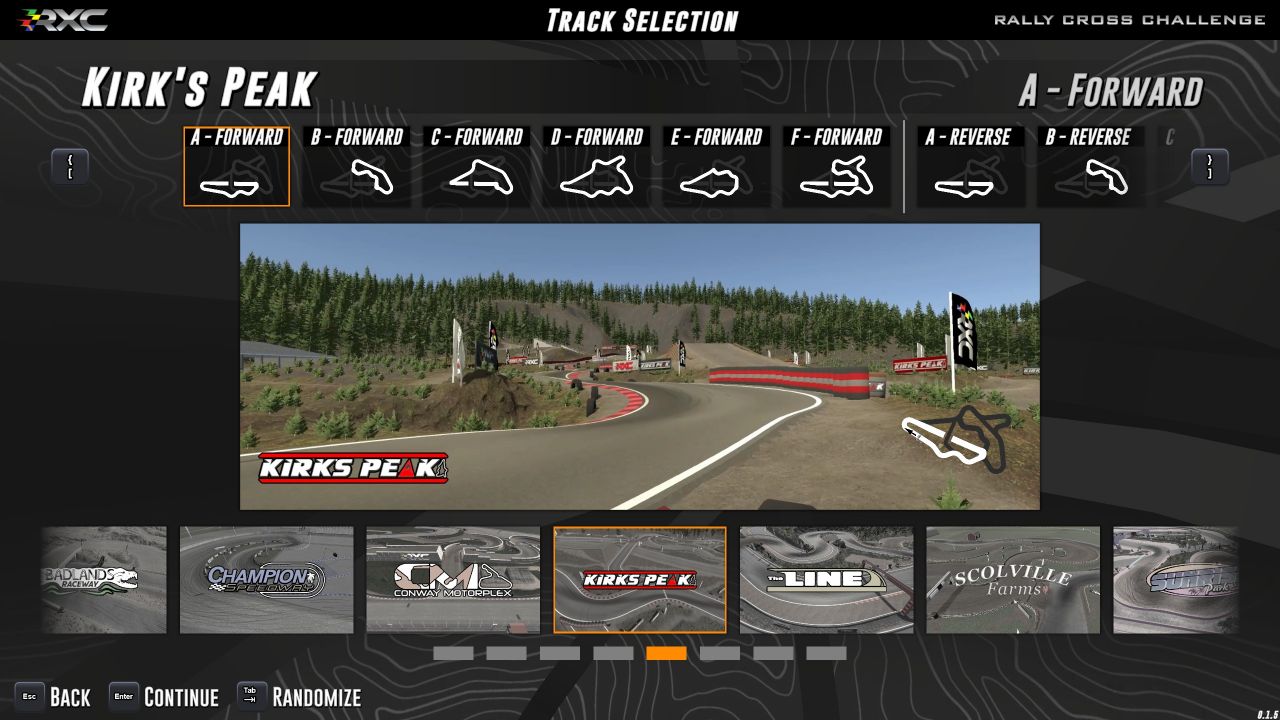Randomize the track selection
Screen dimensions: 1280x720
click(x=299, y=697)
